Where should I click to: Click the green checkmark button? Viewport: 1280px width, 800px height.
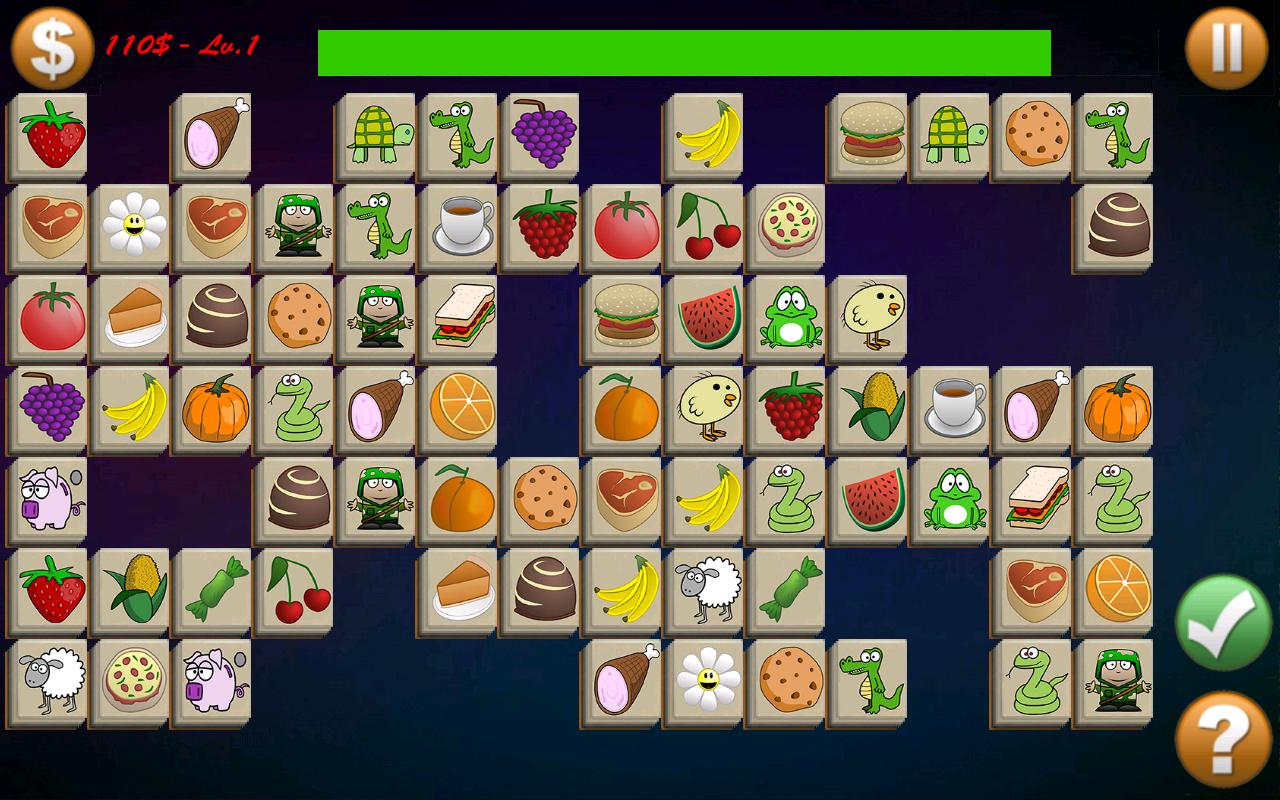click(x=1223, y=621)
